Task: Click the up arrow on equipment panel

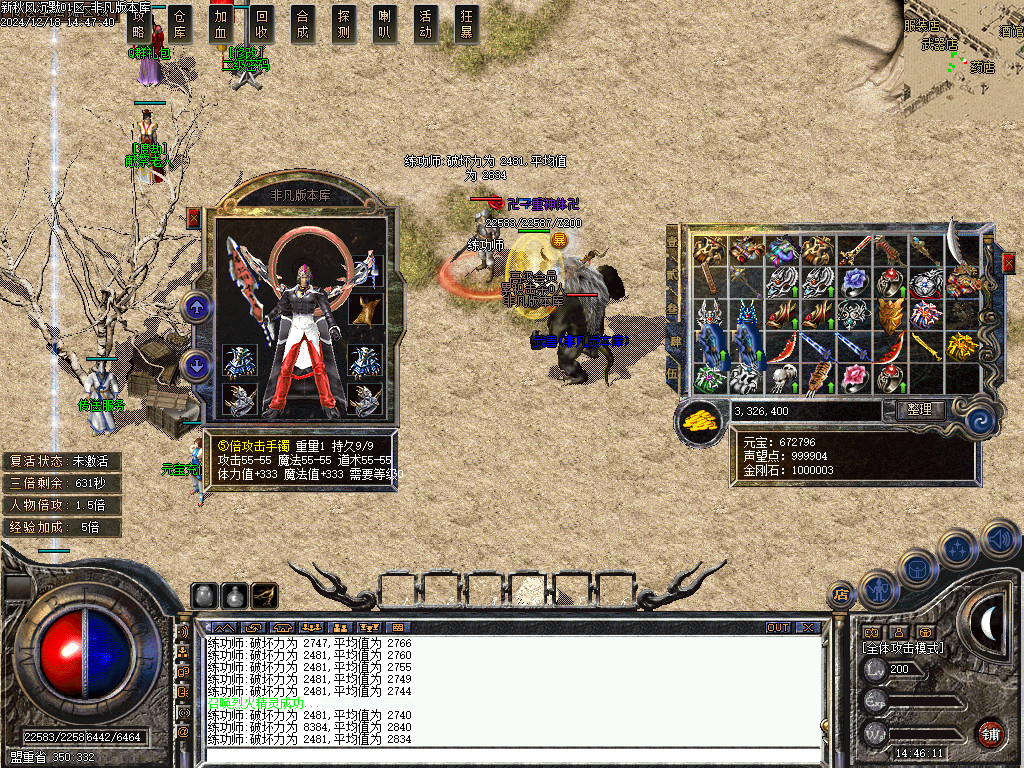Action: click(x=198, y=307)
